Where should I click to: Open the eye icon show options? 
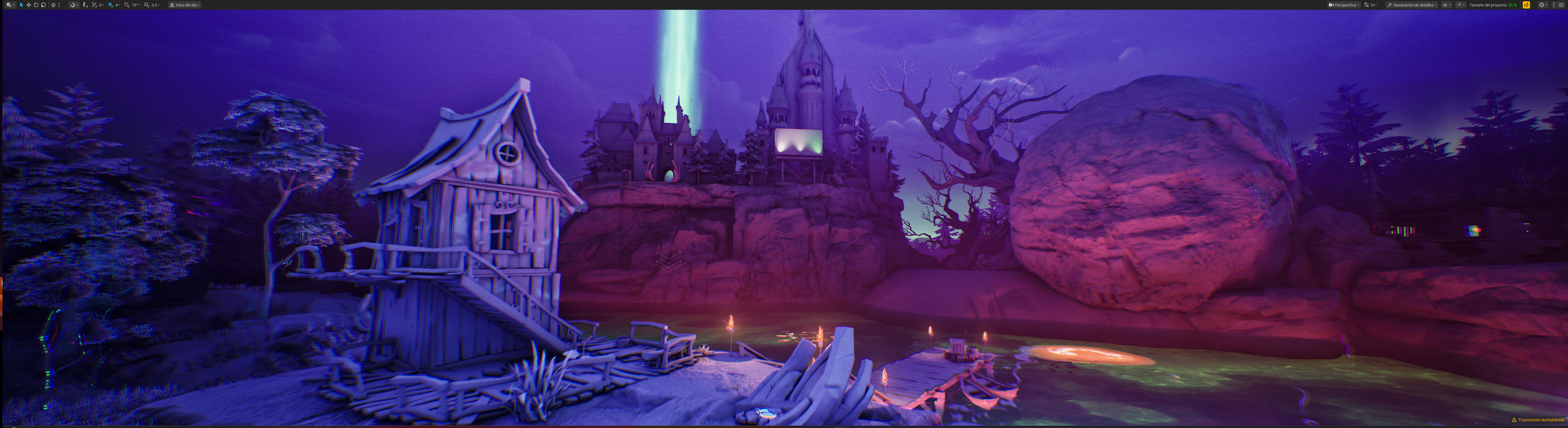click(x=1446, y=5)
